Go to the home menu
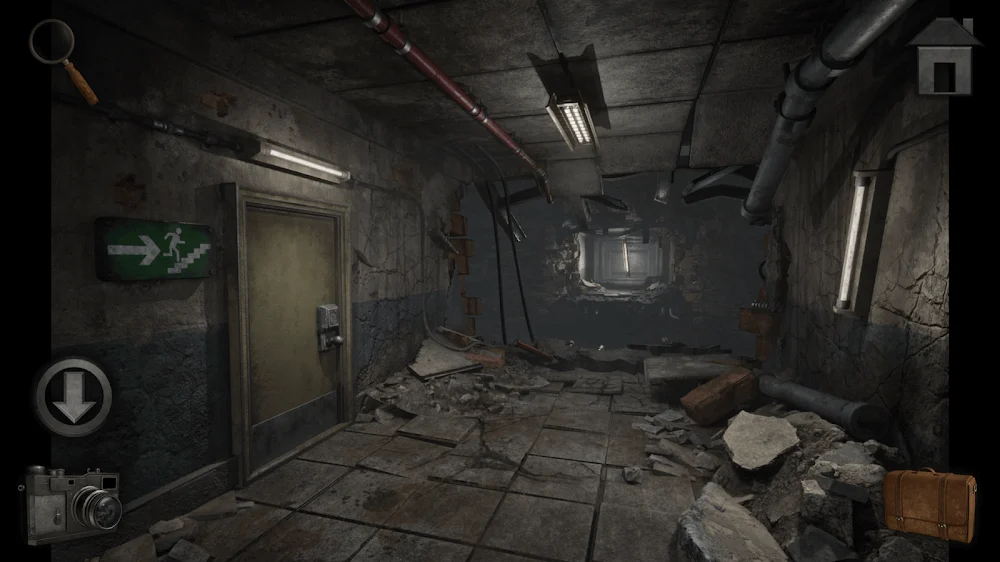The height and width of the screenshot is (562, 1000). click(944, 57)
